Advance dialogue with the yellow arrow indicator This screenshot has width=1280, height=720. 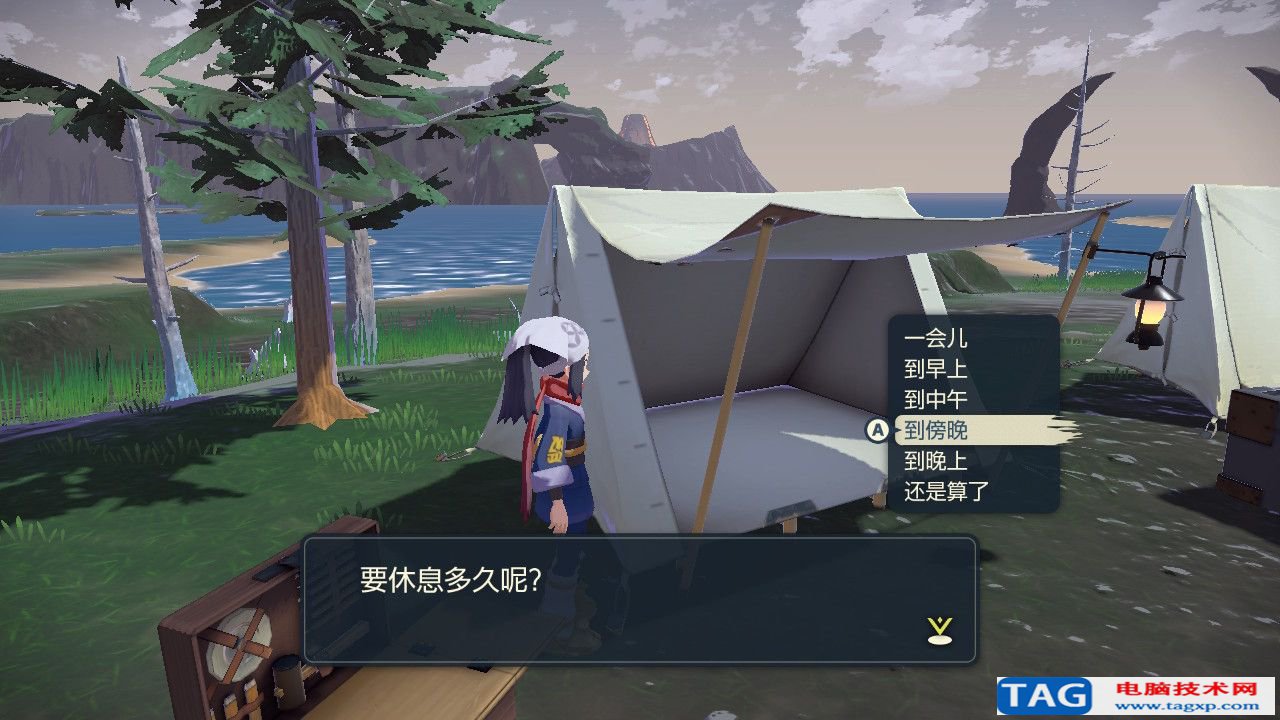pyautogui.click(x=940, y=629)
